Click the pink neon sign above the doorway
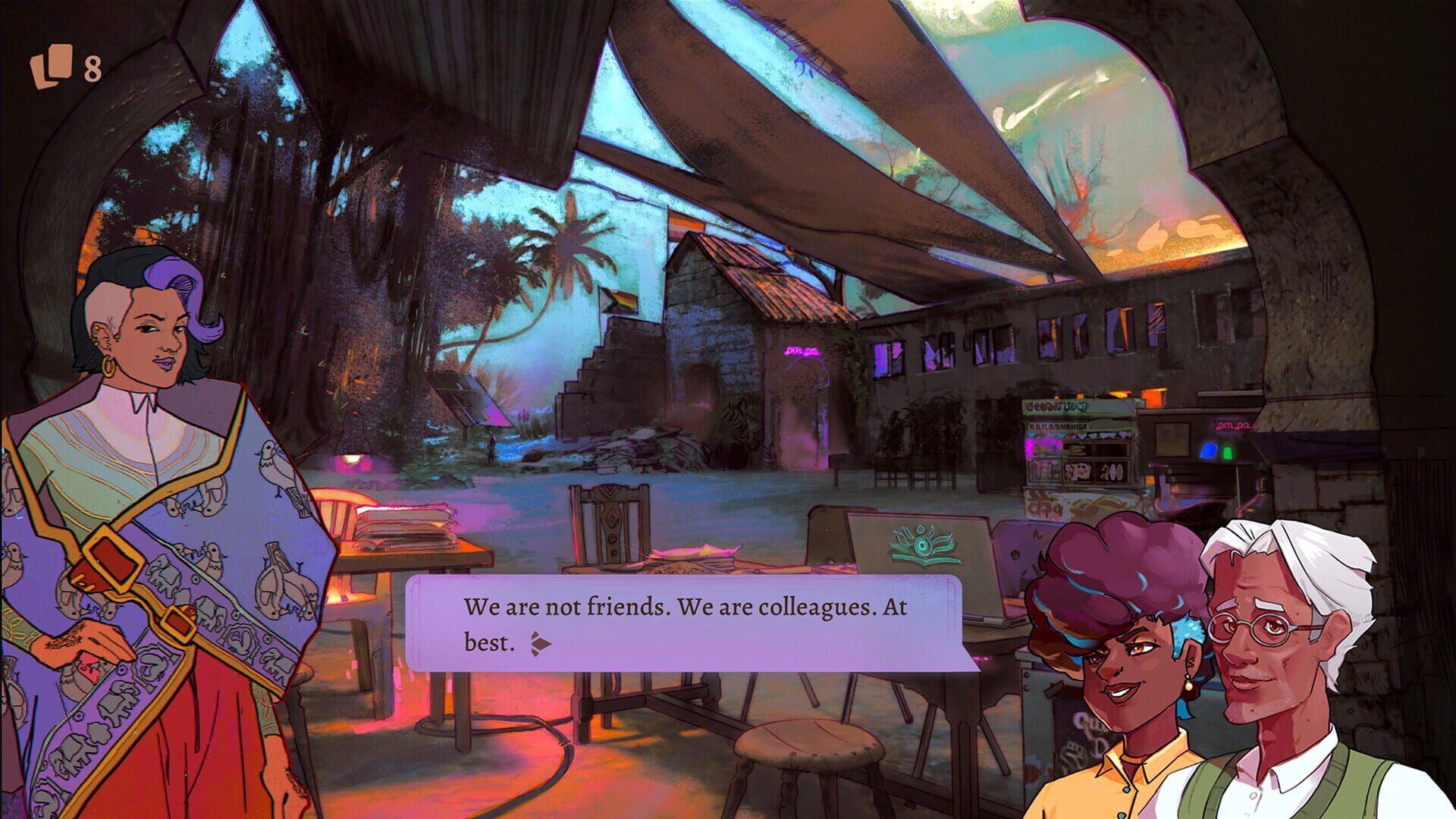The image size is (1456, 819). pos(802,350)
